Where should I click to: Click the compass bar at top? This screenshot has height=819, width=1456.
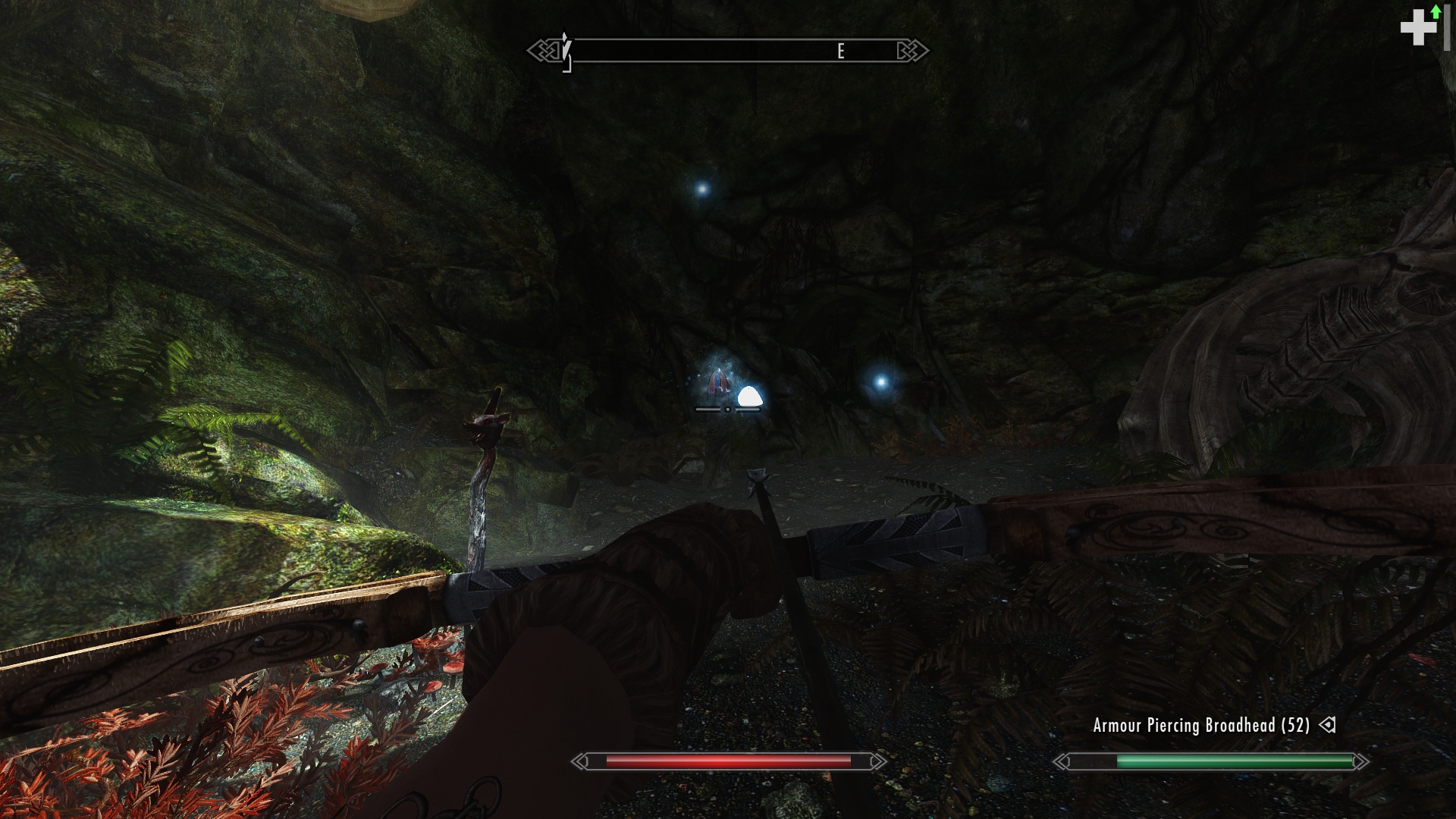tap(728, 51)
